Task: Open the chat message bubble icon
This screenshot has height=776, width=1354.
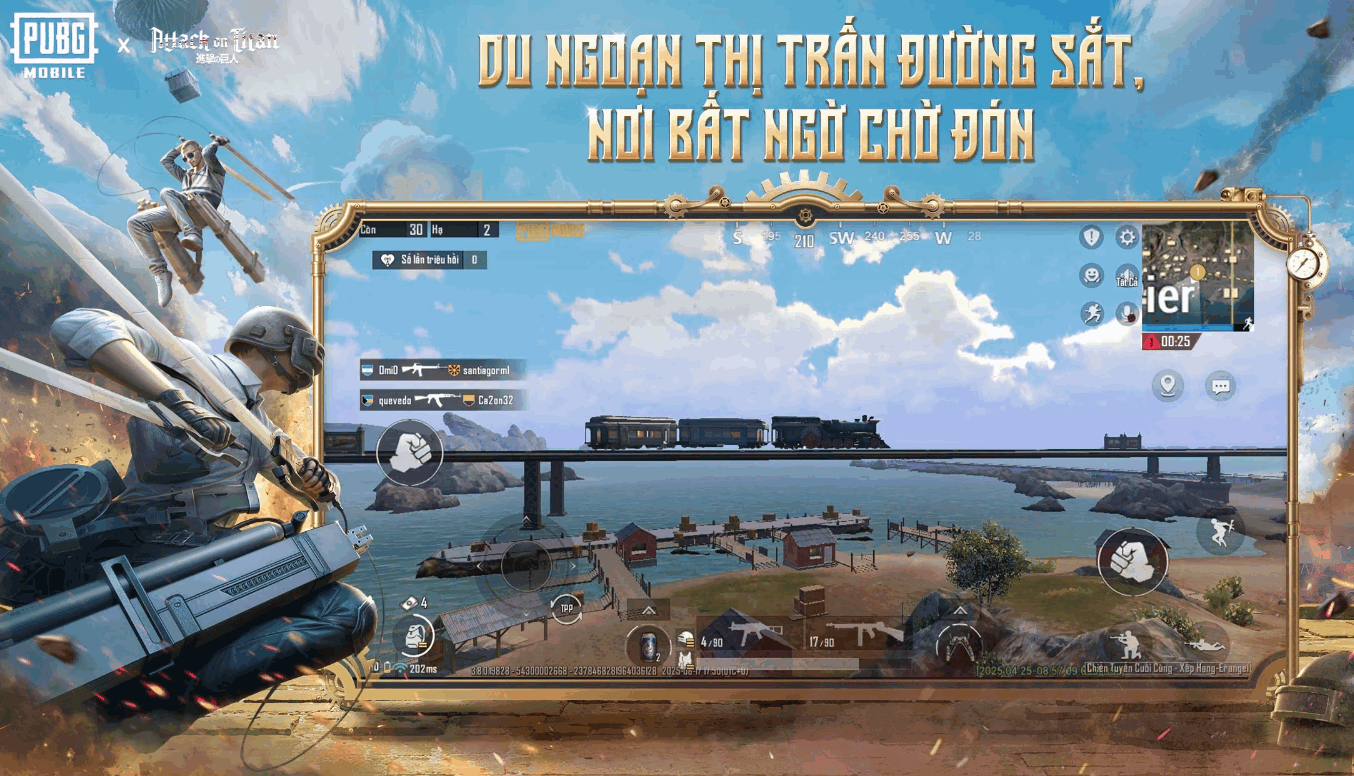Action: click(1219, 387)
